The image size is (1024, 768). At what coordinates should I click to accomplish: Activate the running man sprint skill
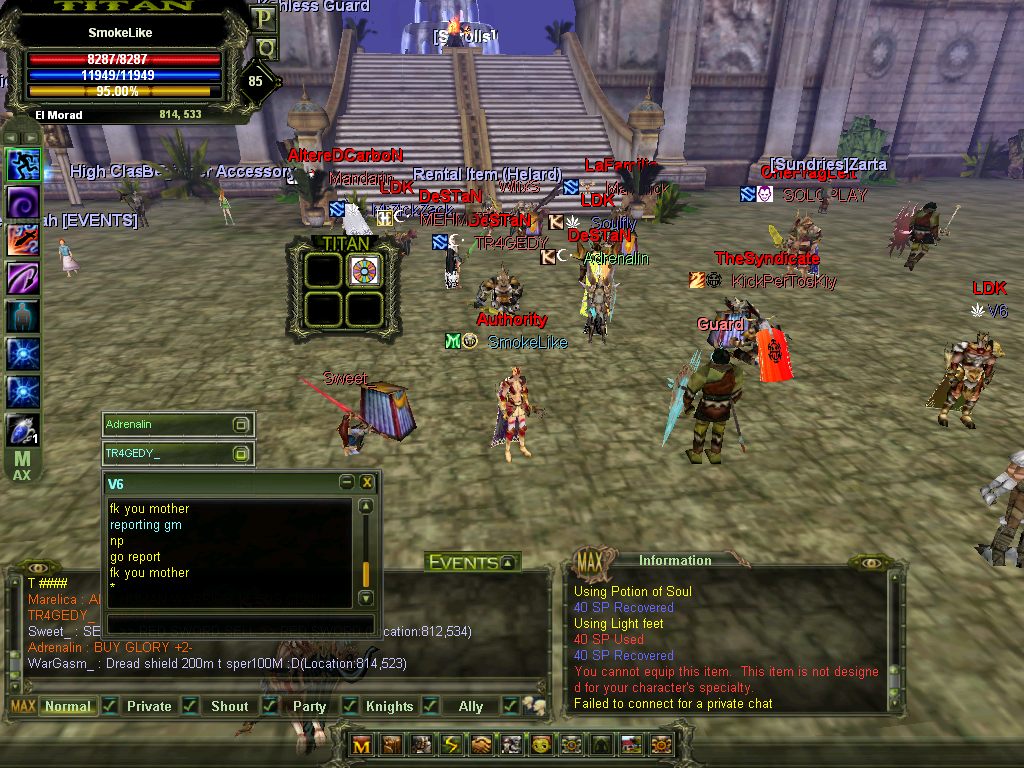(x=23, y=164)
